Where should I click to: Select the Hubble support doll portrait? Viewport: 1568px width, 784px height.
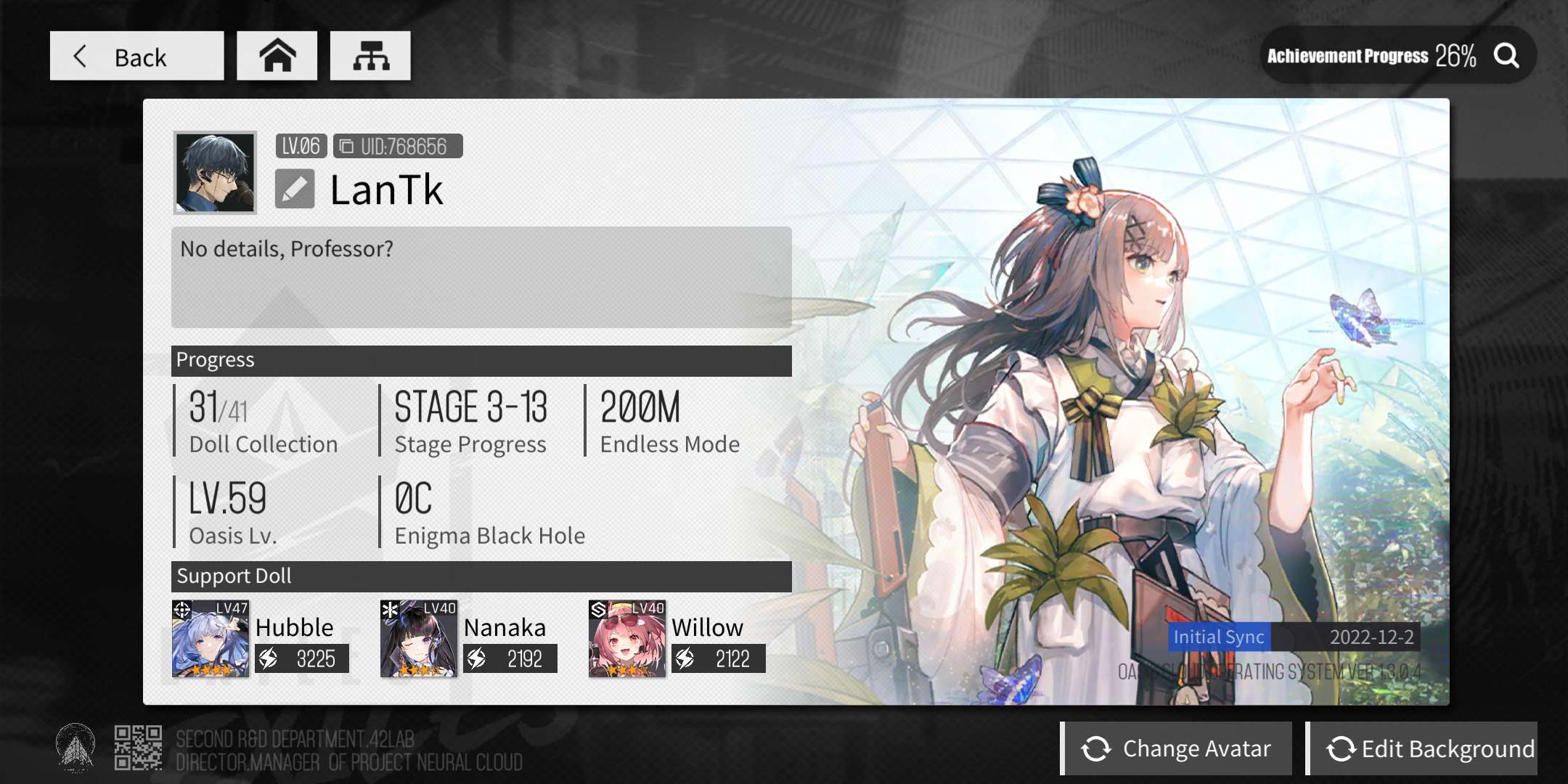click(211, 639)
